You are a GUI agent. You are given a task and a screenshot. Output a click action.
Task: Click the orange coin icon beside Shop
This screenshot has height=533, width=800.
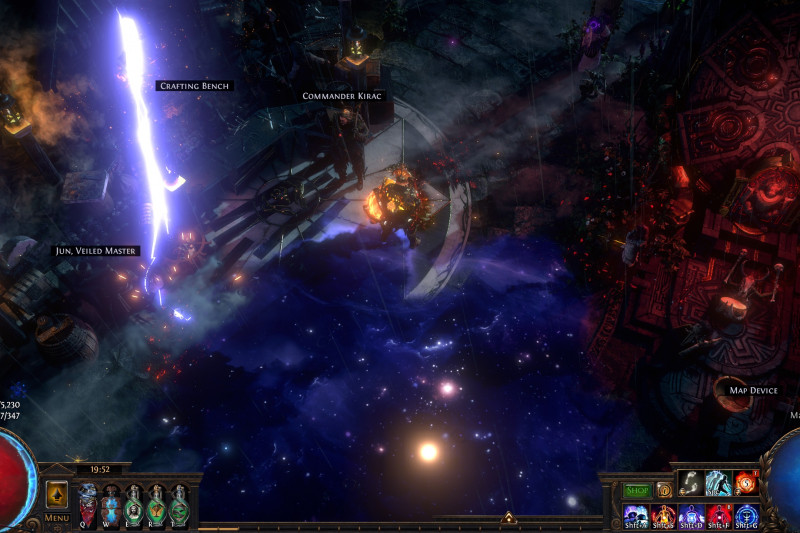click(x=663, y=490)
